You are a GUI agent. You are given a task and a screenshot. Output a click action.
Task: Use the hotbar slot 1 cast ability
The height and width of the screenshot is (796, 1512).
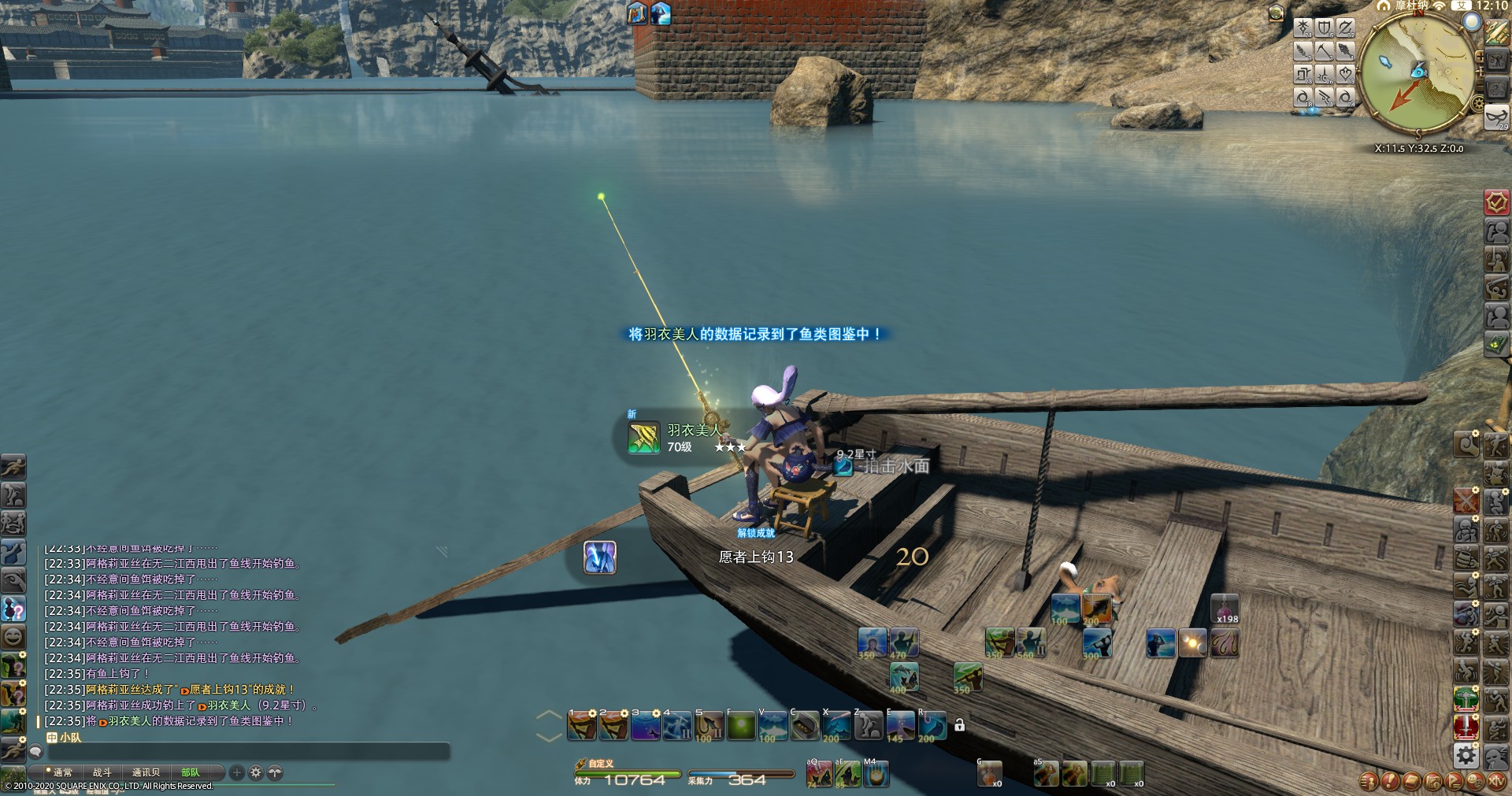point(582,725)
